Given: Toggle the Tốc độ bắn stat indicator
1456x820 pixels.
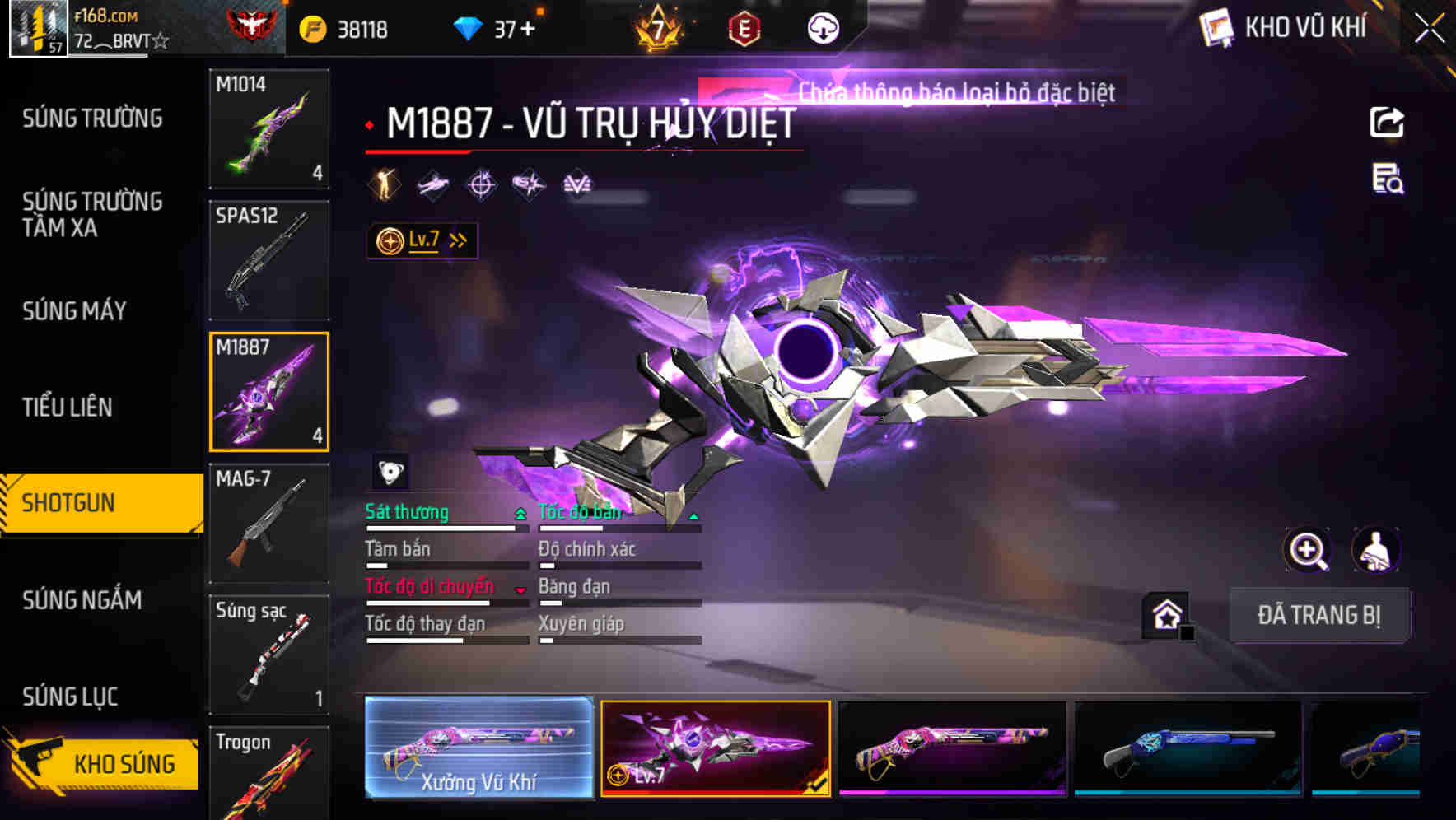Looking at the screenshot, I should 694,514.
